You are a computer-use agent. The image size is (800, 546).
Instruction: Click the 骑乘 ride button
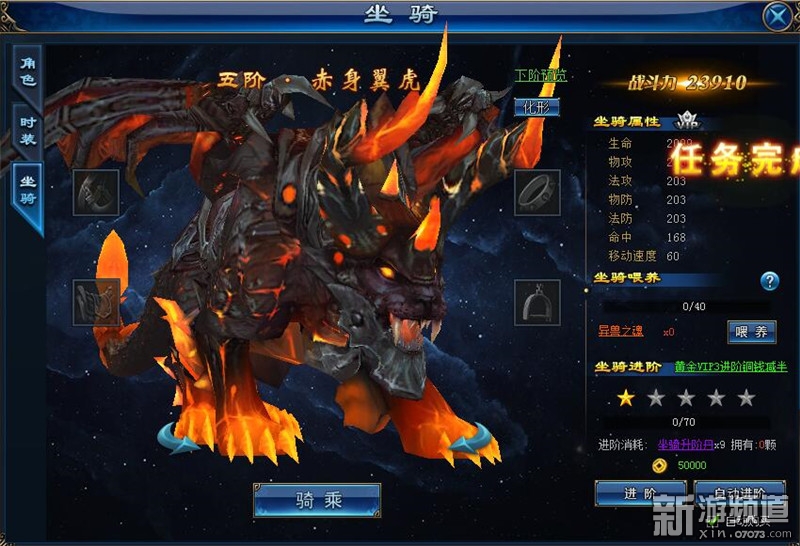(317, 500)
